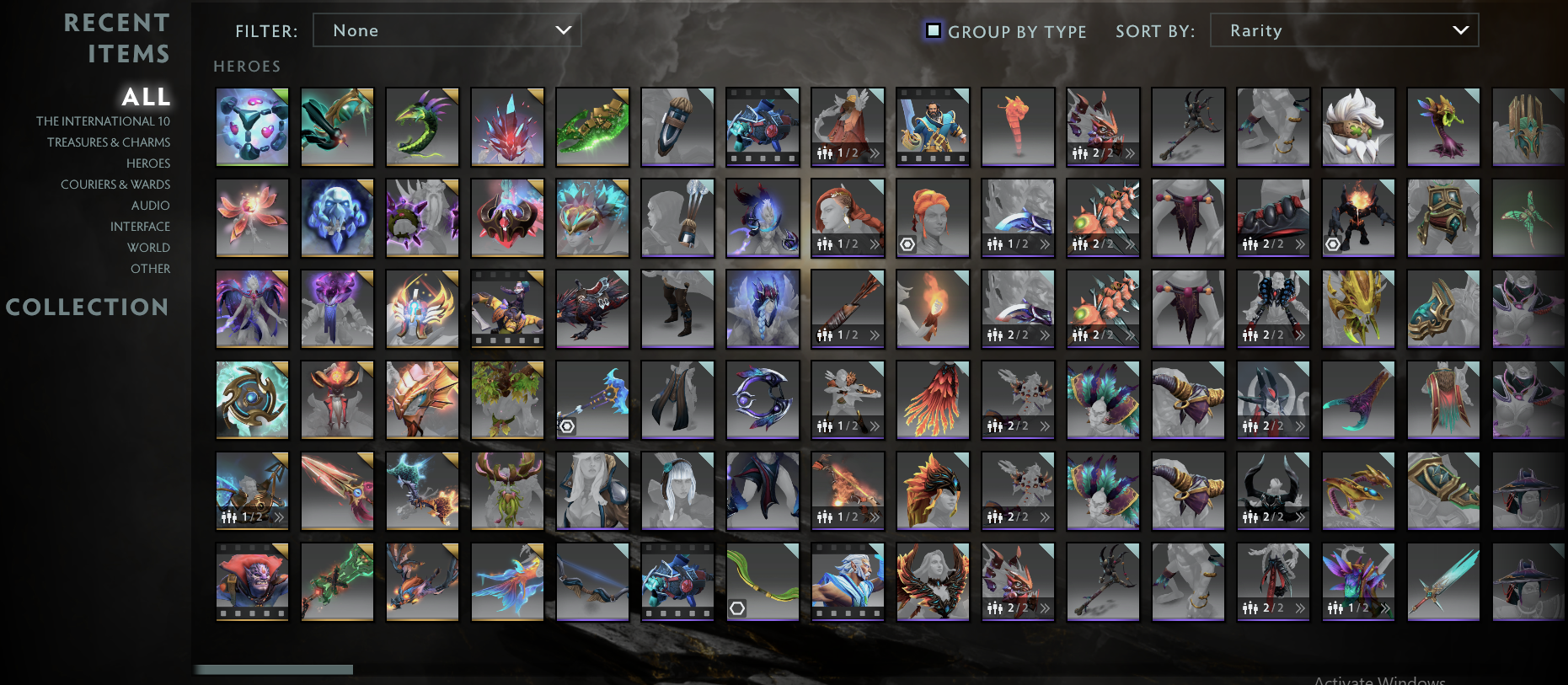
Task: Select the ALL sidebar entry
Action: coord(145,97)
